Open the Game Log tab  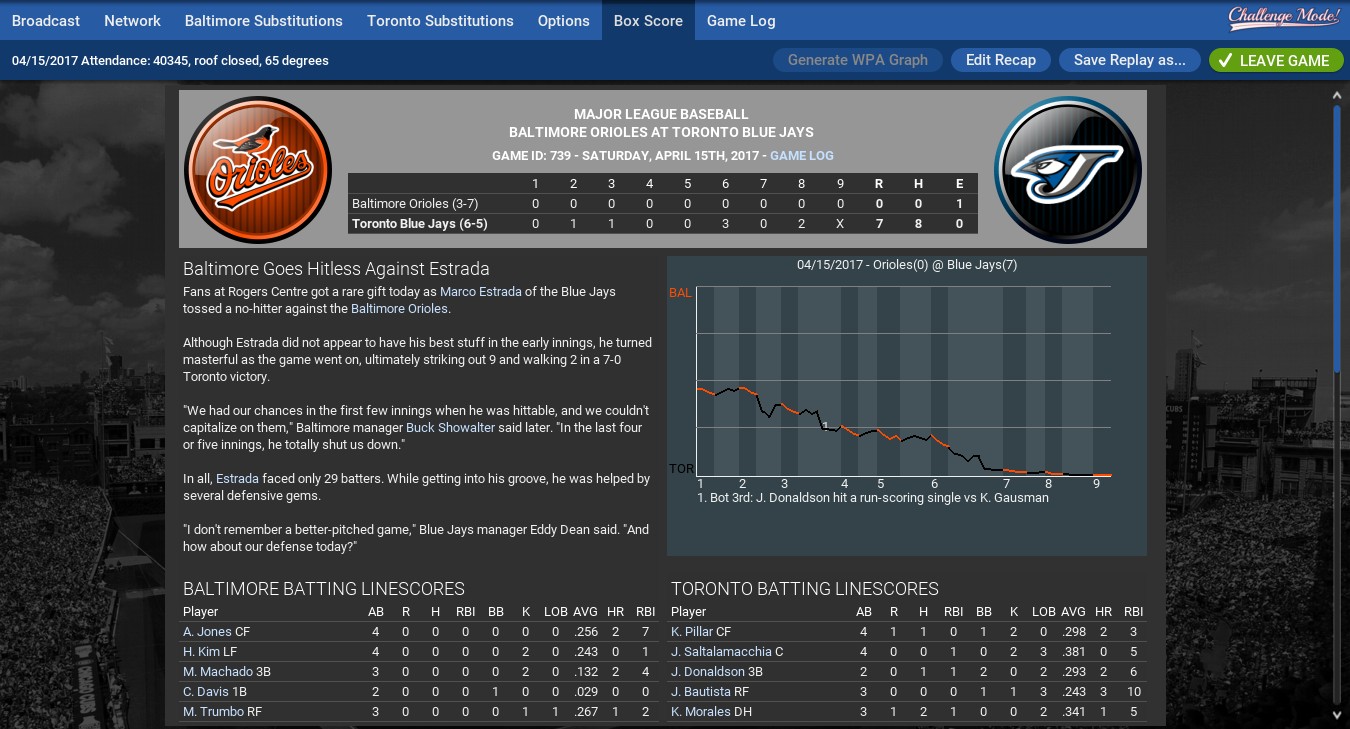click(740, 20)
